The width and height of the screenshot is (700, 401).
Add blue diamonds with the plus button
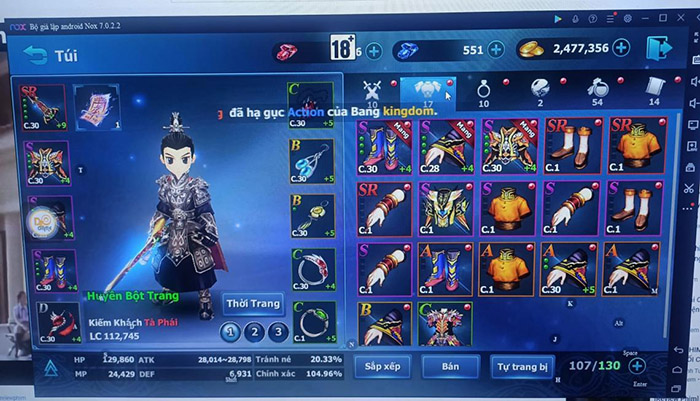coord(497,48)
